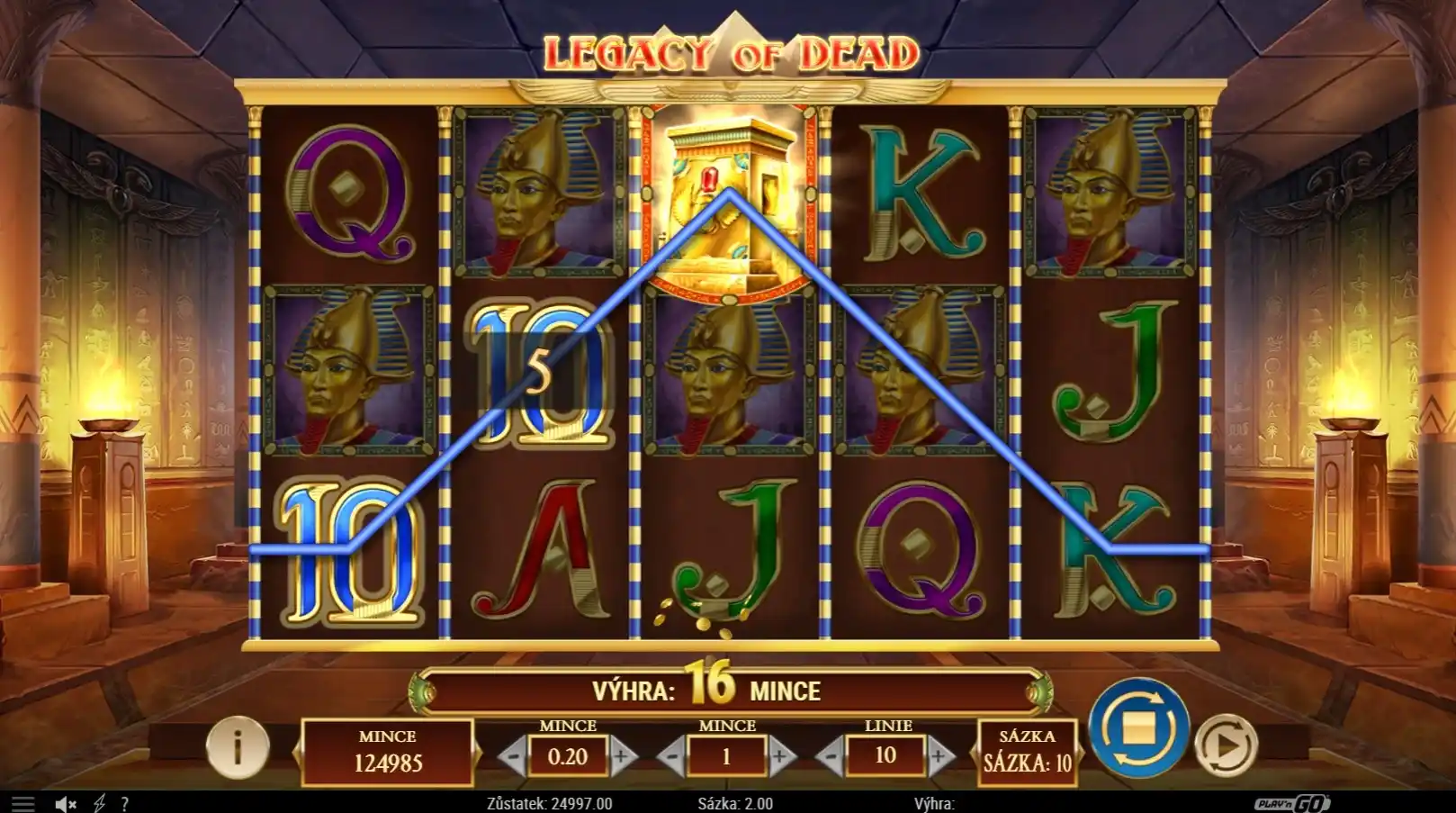Viewport: 1456px width, 813px height.
Task: Decrease the 0.20 coin value
Action: pyautogui.click(x=513, y=757)
